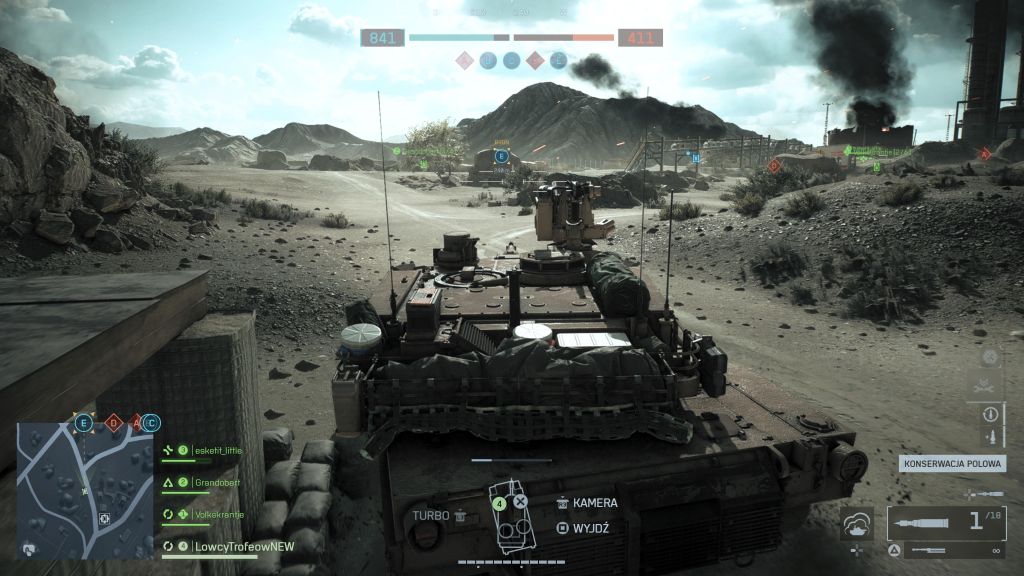Select the main cannon shell weapon slot
The height and width of the screenshot is (576, 1024).
tap(945, 522)
